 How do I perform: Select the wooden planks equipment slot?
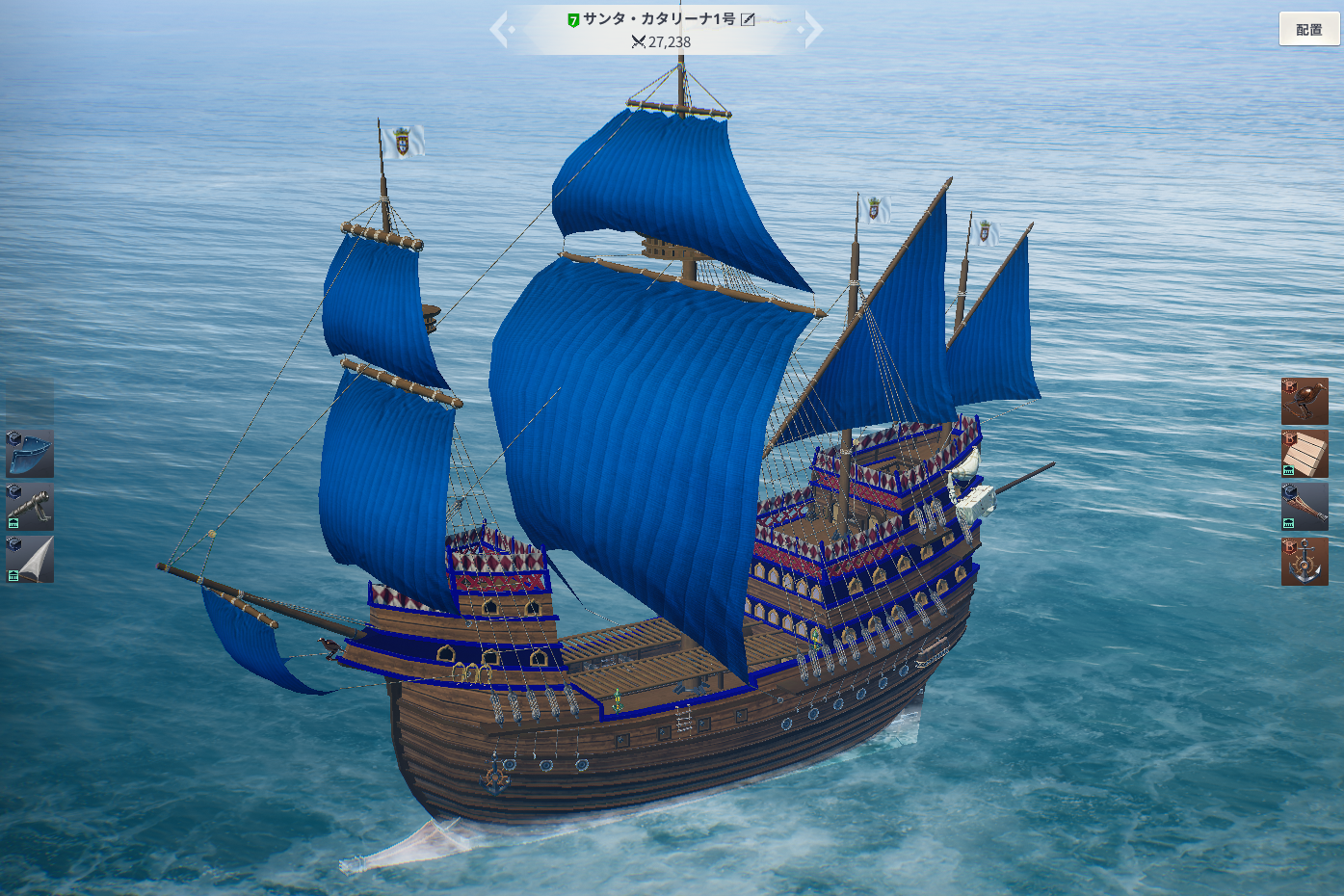[x=1304, y=454]
